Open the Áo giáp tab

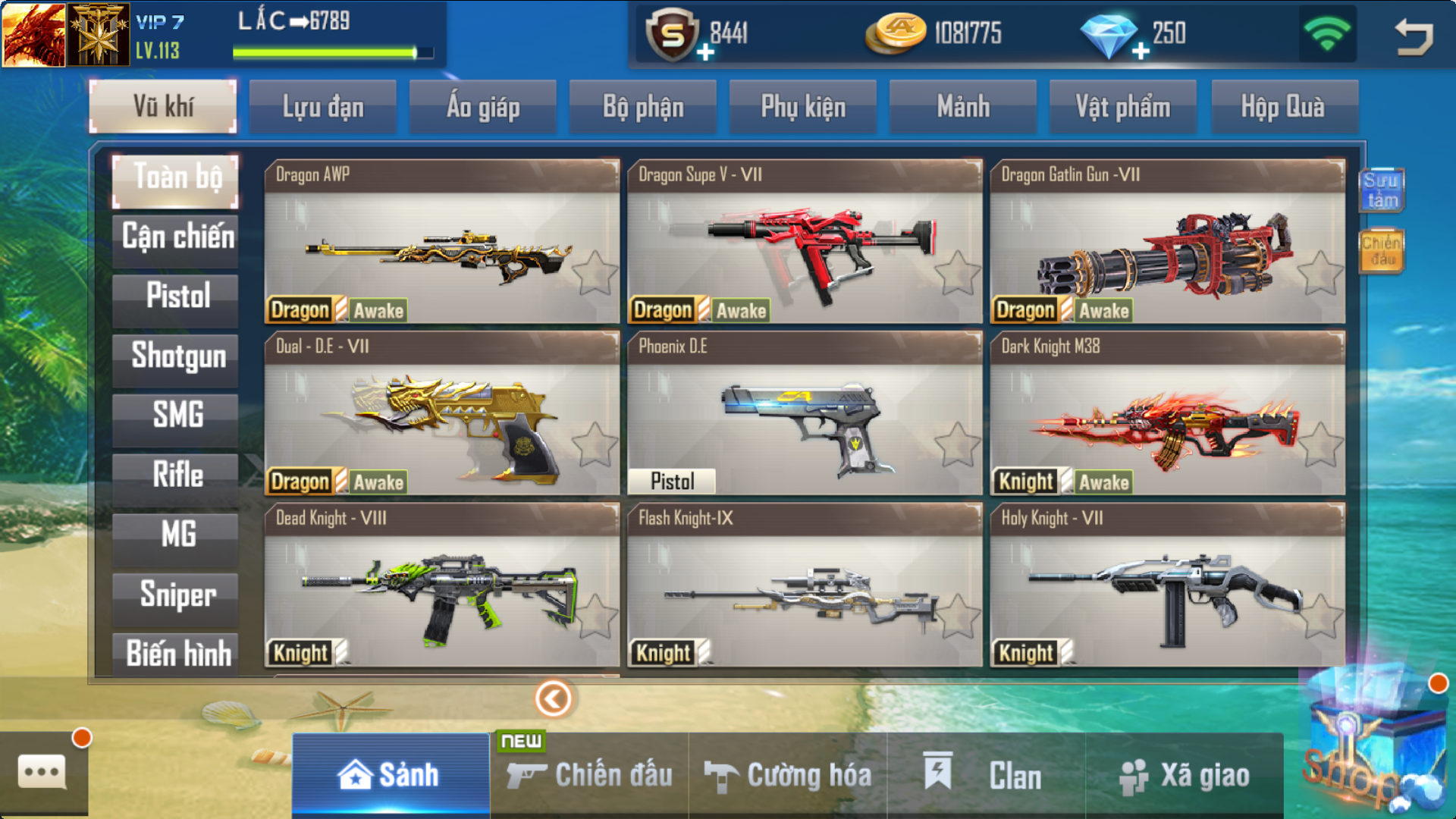pyautogui.click(x=483, y=107)
